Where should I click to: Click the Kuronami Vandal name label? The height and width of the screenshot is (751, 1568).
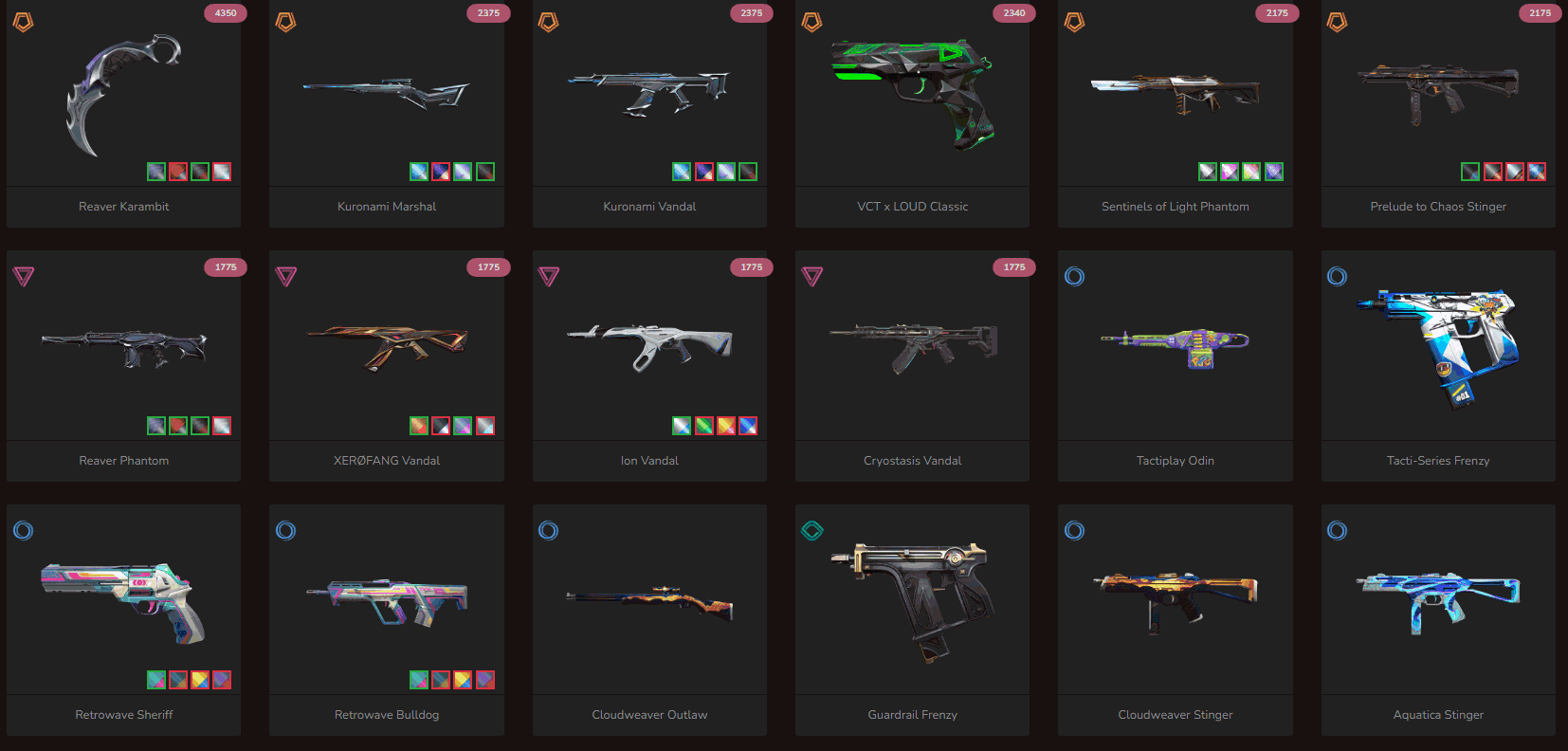click(648, 206)
